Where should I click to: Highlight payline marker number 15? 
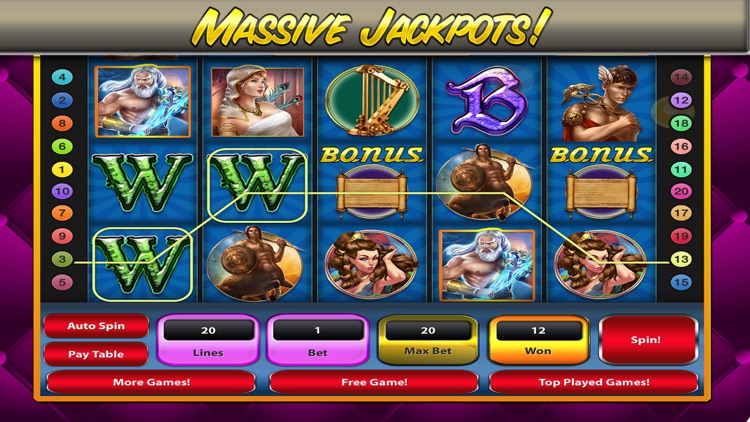coord(681,282)
